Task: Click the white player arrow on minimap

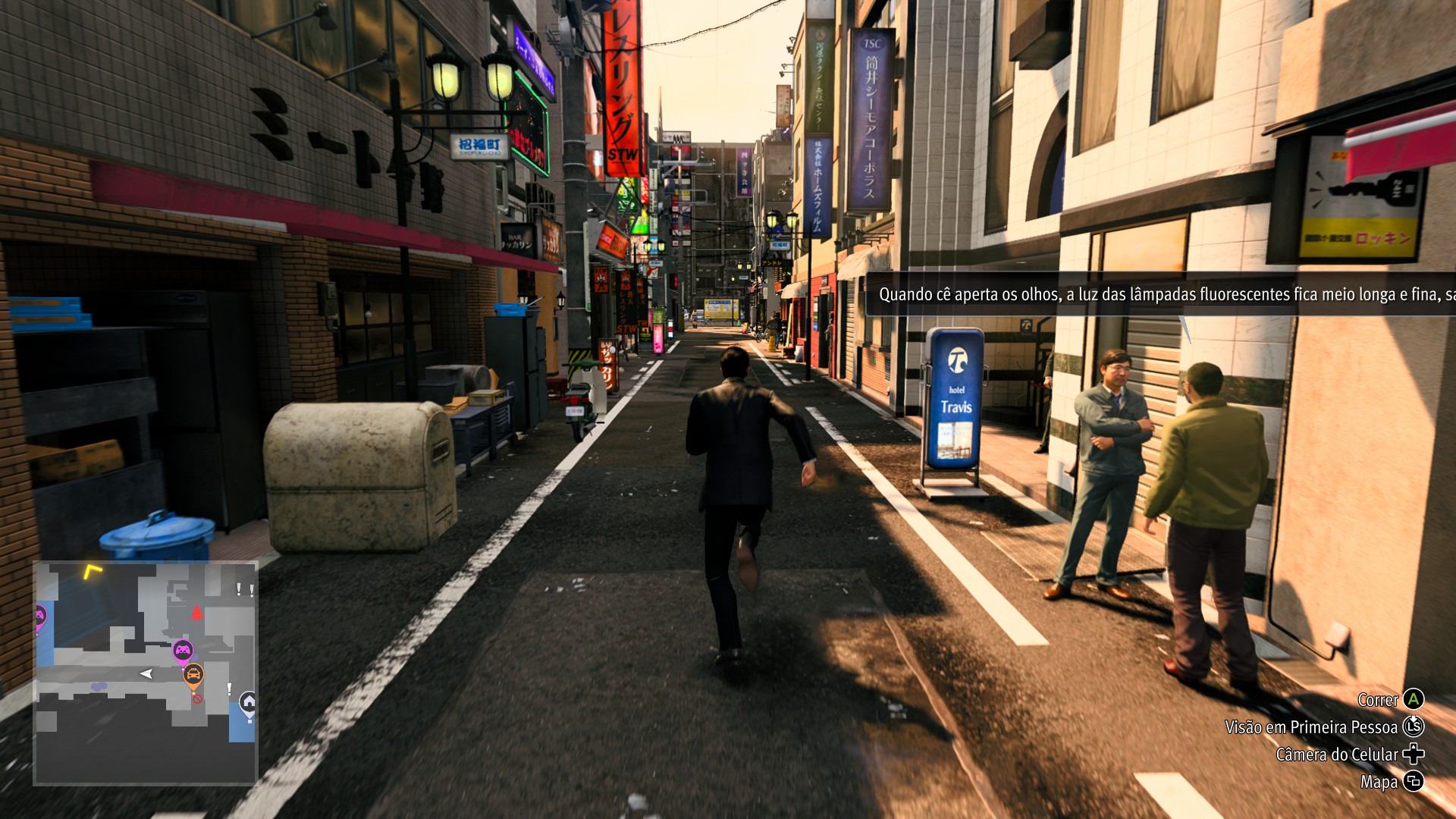Action: pyautogui.click(x=146, y=673)
